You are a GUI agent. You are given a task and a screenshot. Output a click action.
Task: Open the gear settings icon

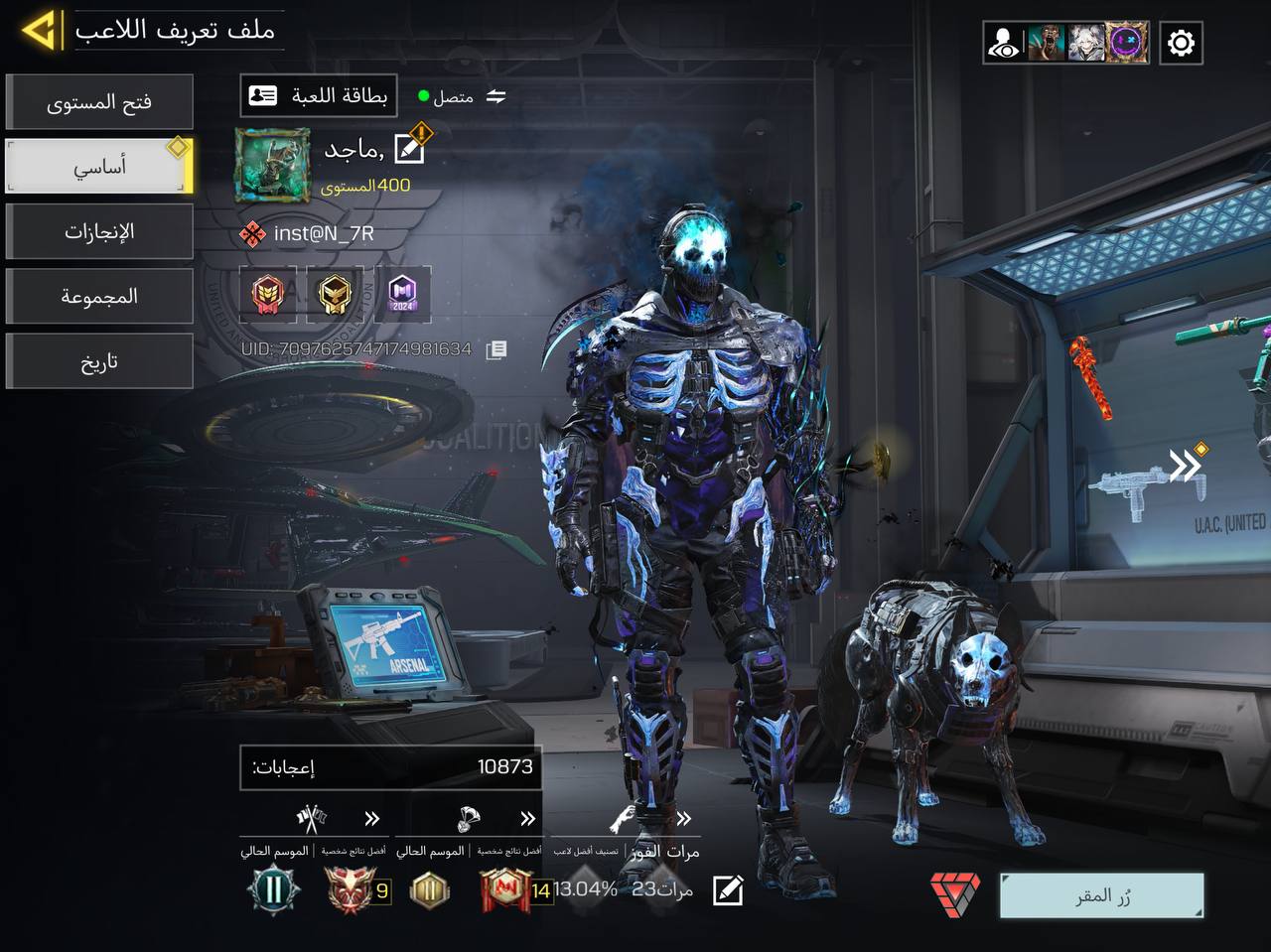[1181, 43]
